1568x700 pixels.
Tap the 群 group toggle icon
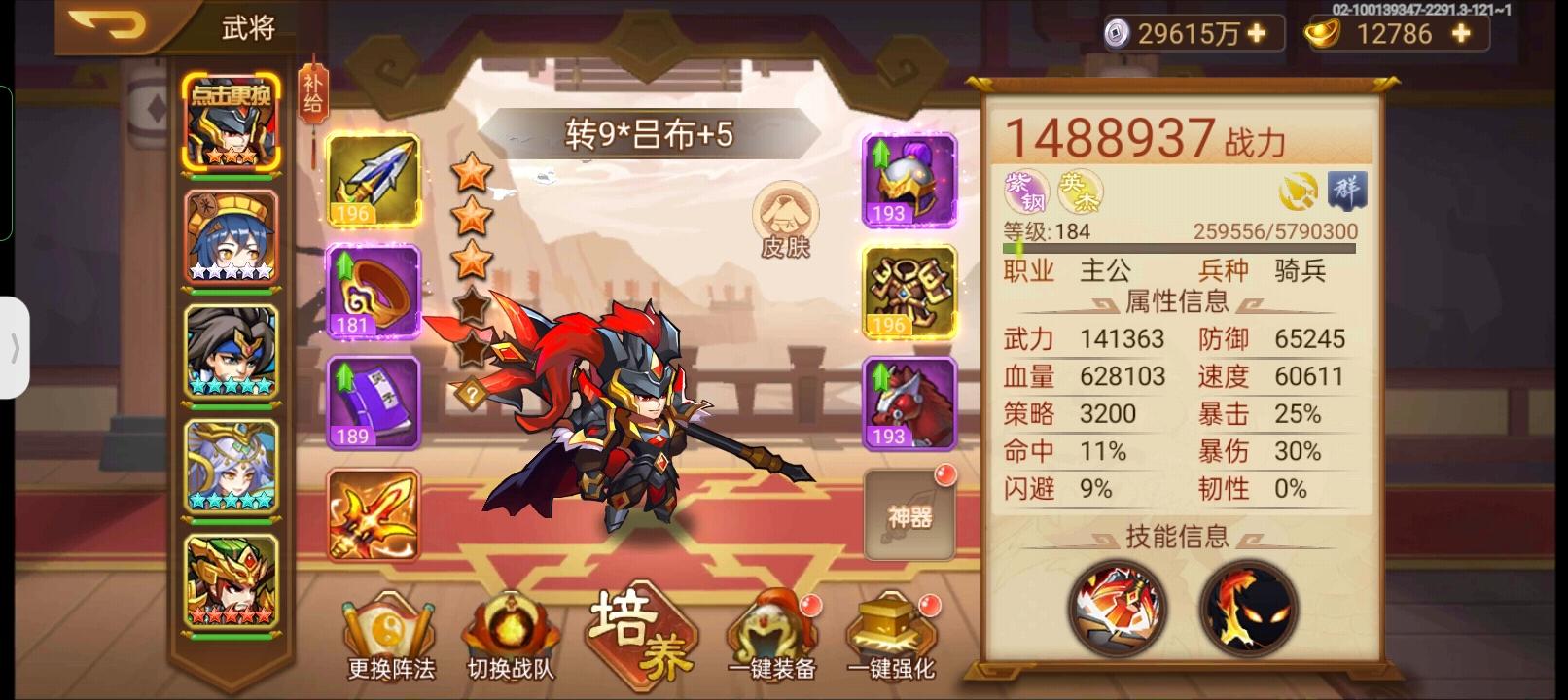tap(1345, 194)
